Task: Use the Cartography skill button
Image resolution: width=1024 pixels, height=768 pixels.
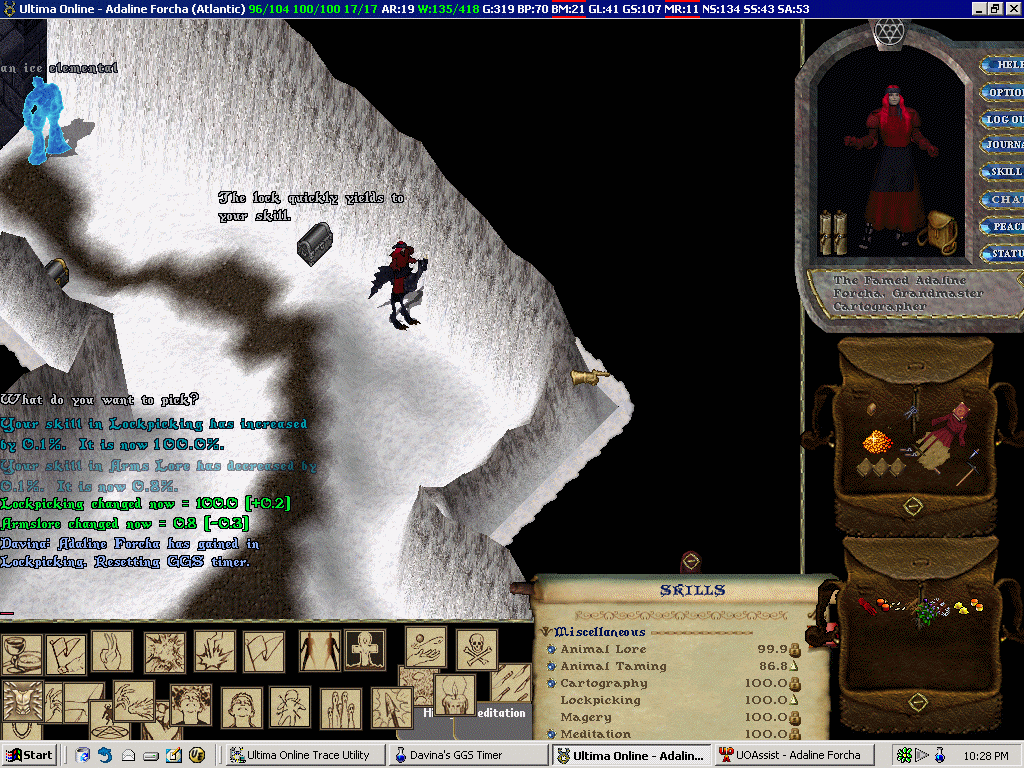Action: coord(551,684)
